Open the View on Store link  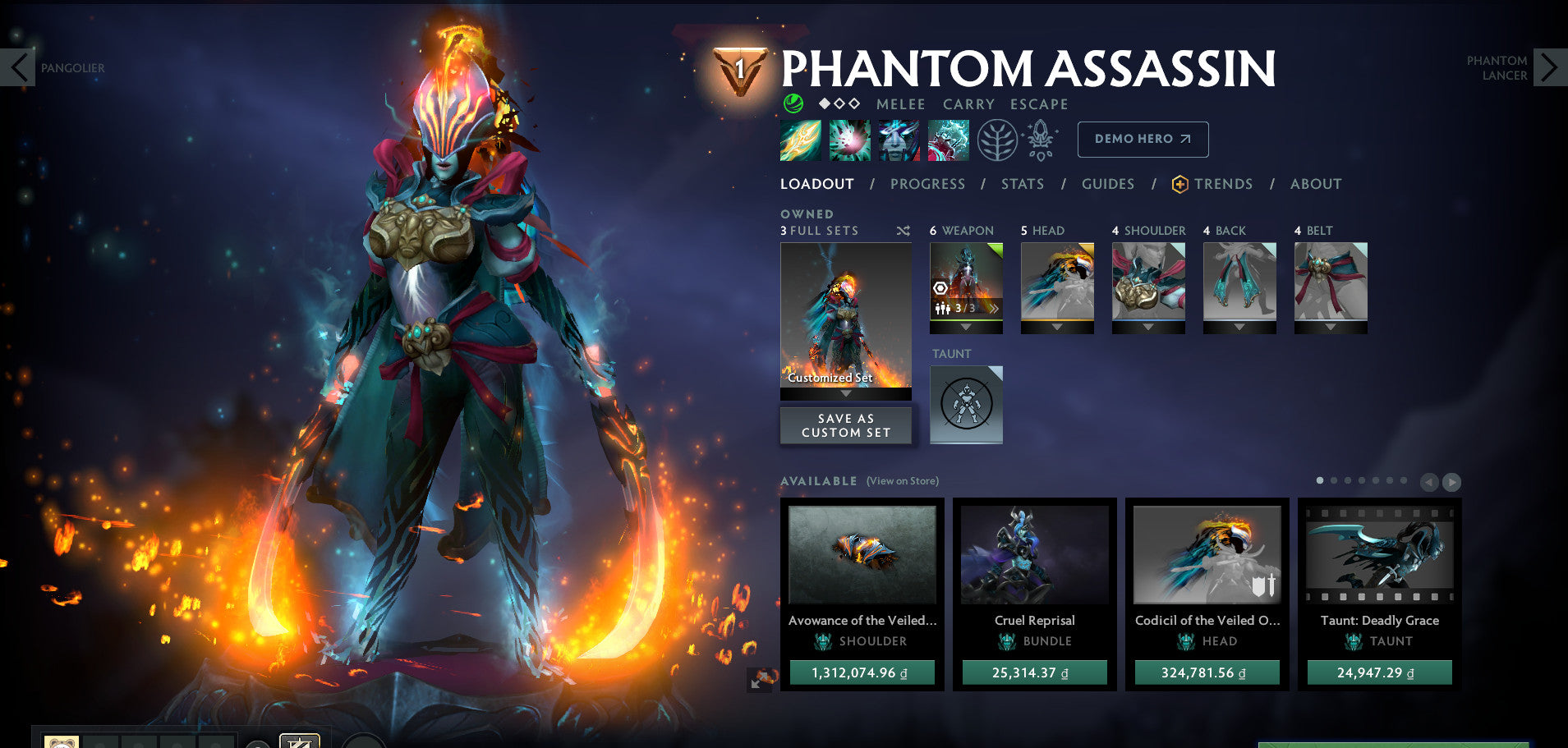[902, 480]
